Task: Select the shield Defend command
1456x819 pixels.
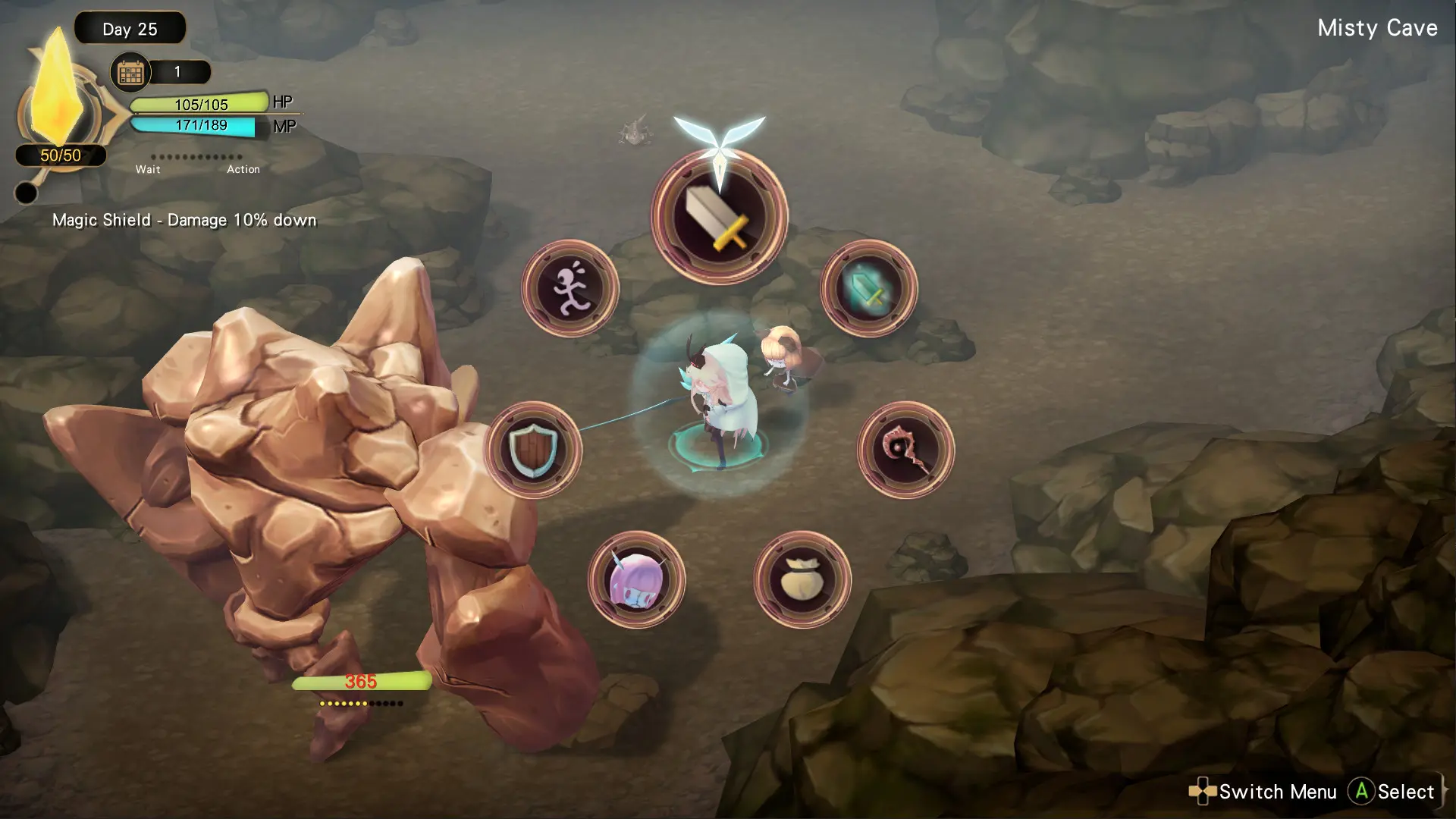Action: 533,450
